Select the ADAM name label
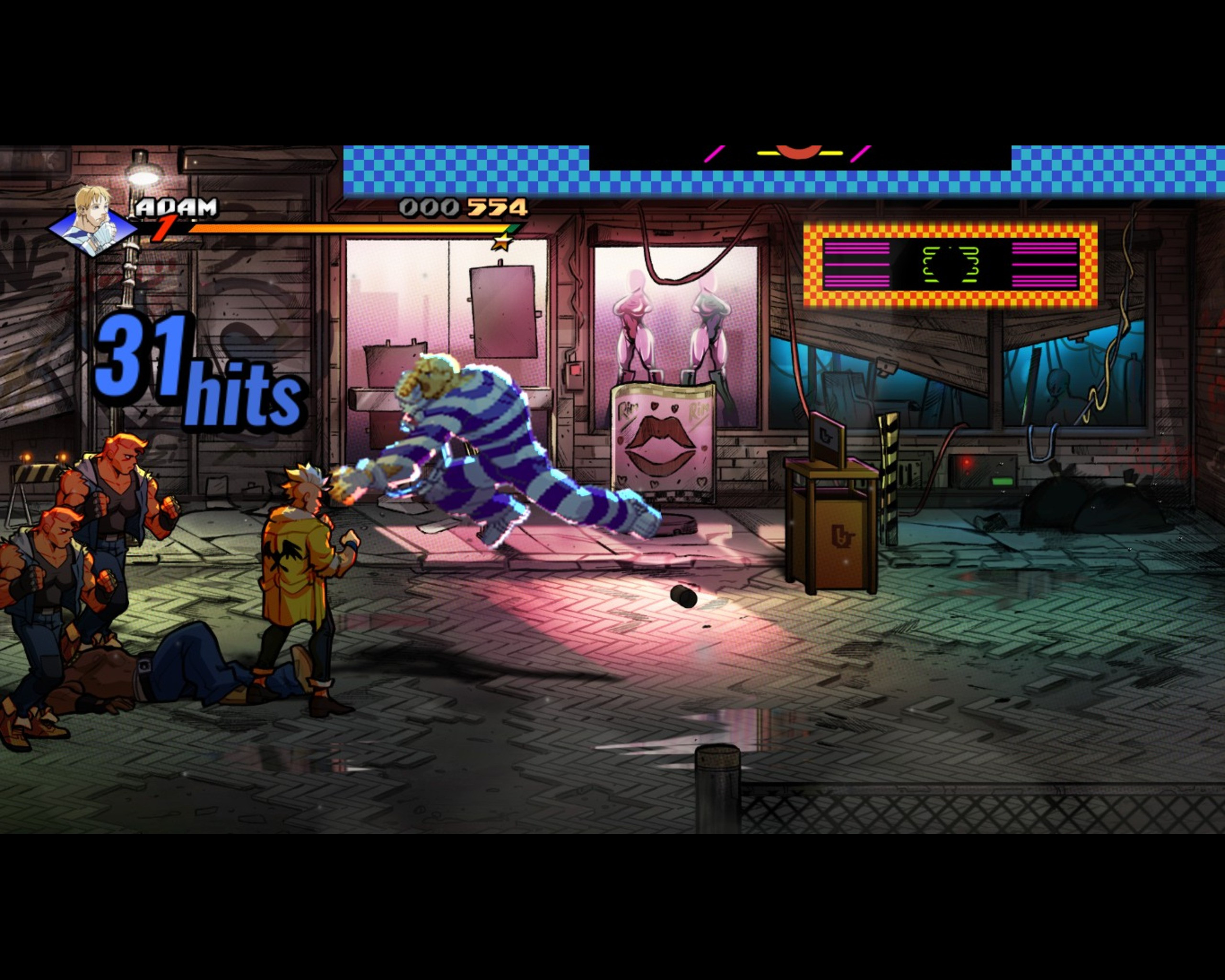 point(177,209)
